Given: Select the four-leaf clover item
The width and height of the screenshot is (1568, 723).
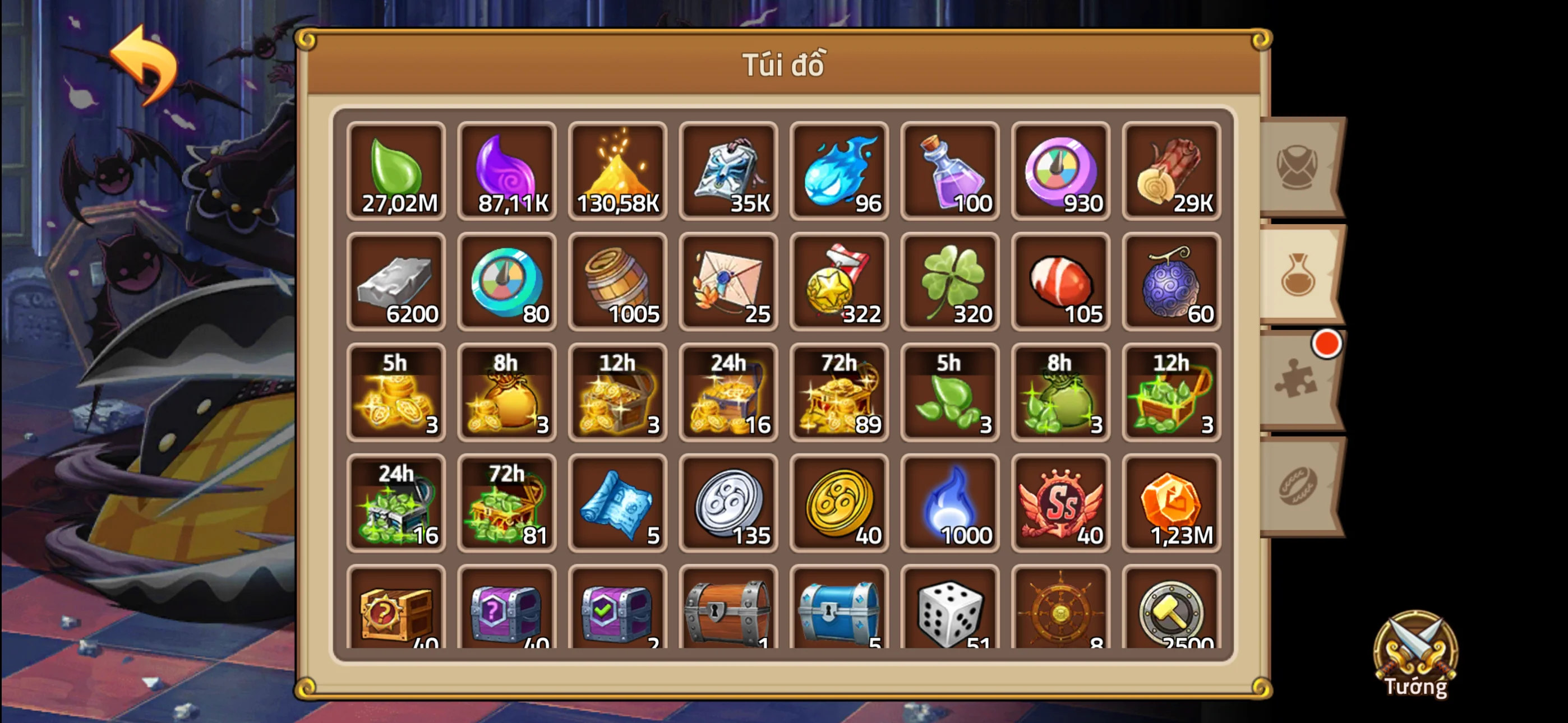Looking at the screenshot, I should (x=949, y=283).
